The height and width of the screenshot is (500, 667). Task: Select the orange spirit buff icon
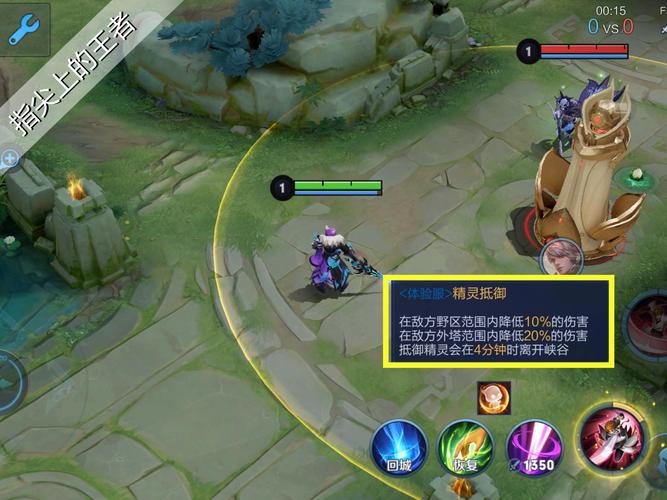pyautogui.click(x=493, y=395)
